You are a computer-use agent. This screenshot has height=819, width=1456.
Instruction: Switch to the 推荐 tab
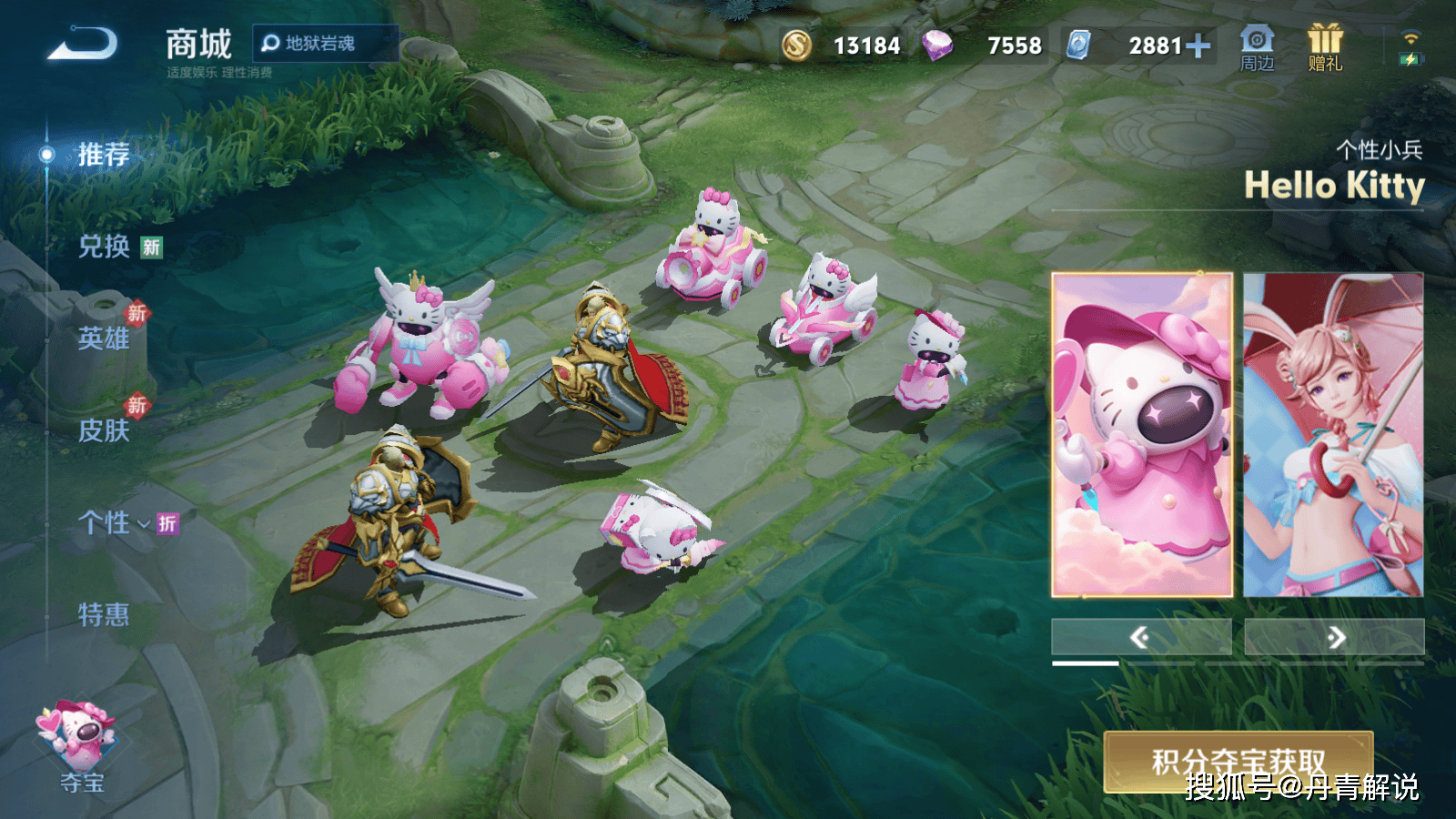[103, 155]
